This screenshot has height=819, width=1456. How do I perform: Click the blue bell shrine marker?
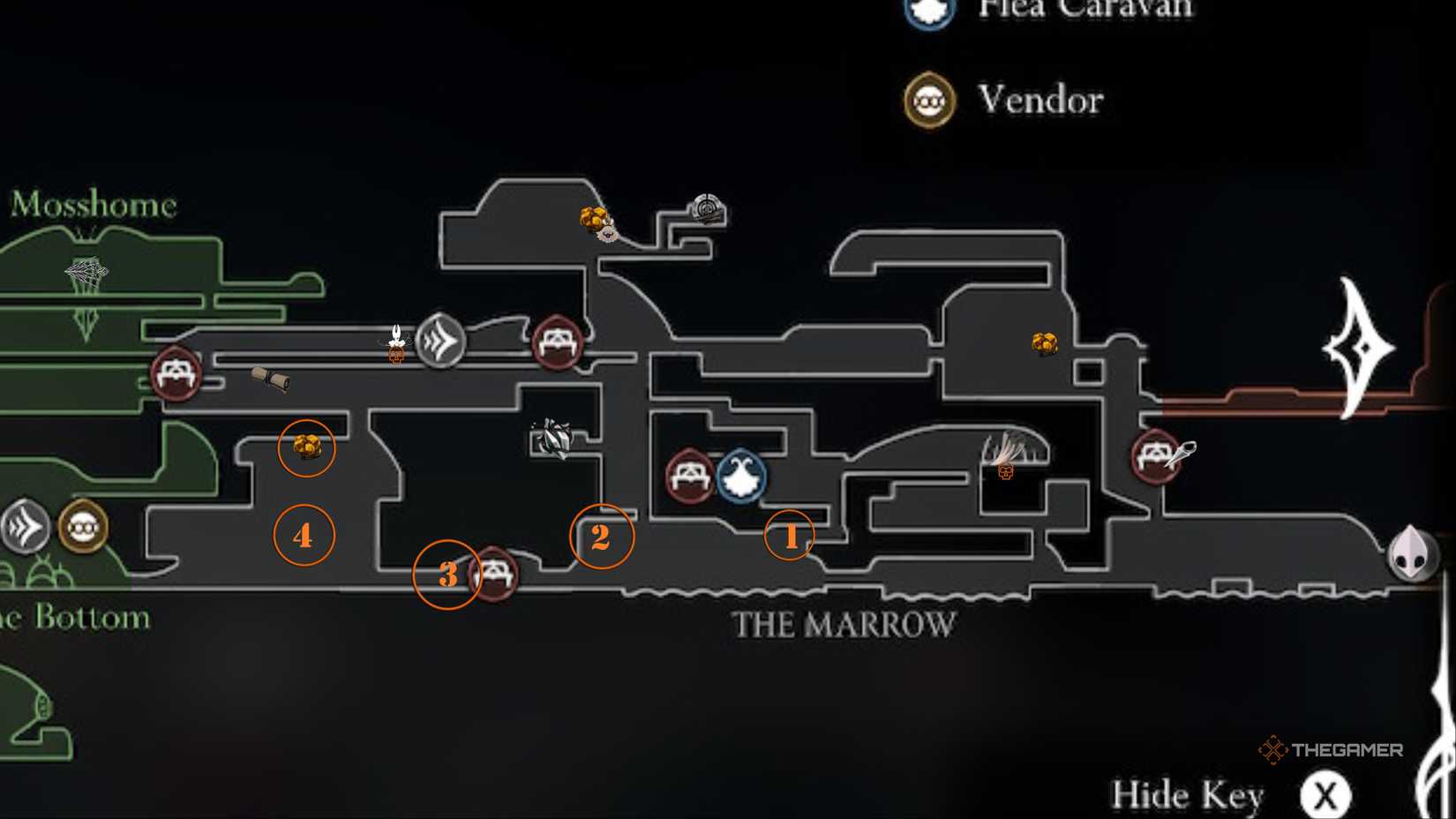[742, 478]
